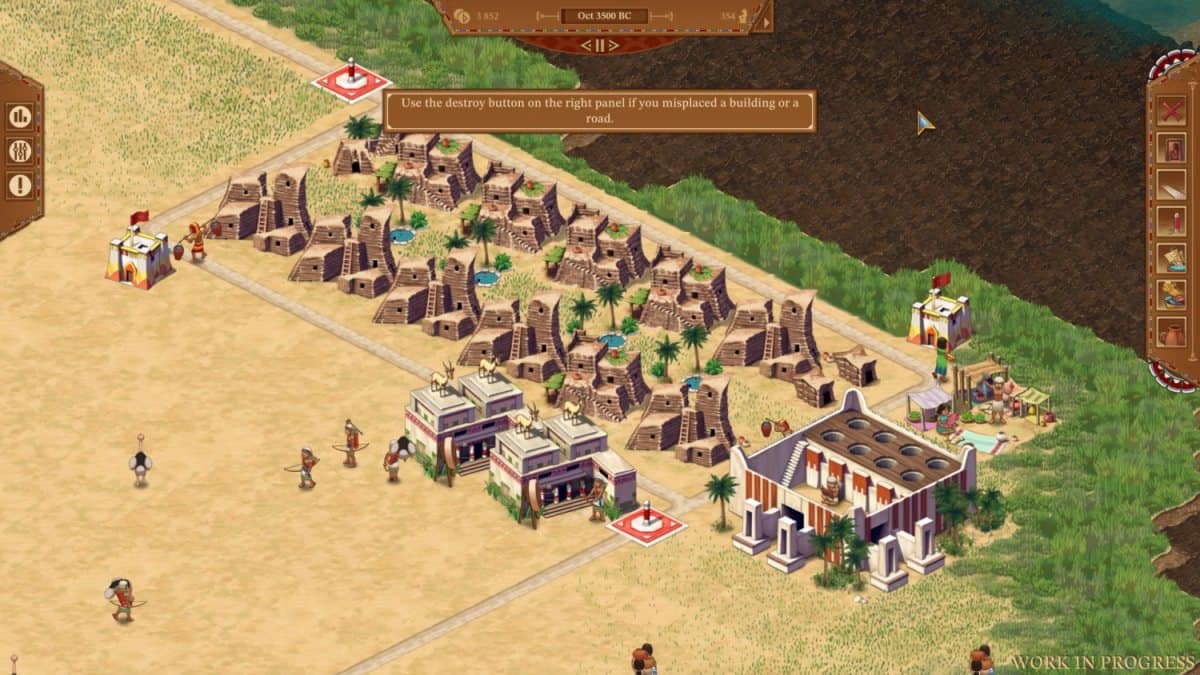The image size is (1200, 675).
Task: Pause the game with the pause button
Action: tap(599, 45)
